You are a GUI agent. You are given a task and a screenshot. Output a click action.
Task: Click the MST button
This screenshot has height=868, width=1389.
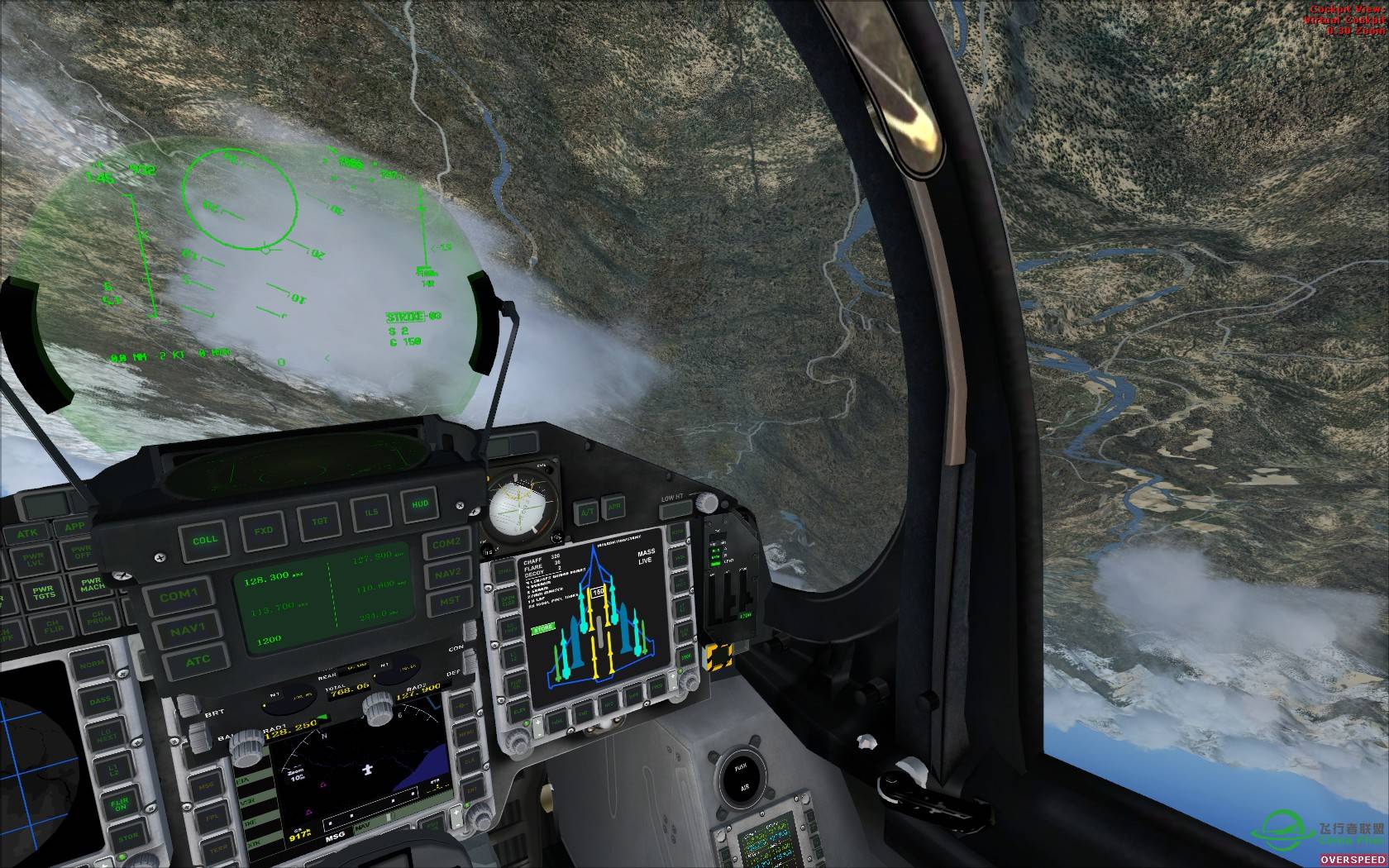450,601
